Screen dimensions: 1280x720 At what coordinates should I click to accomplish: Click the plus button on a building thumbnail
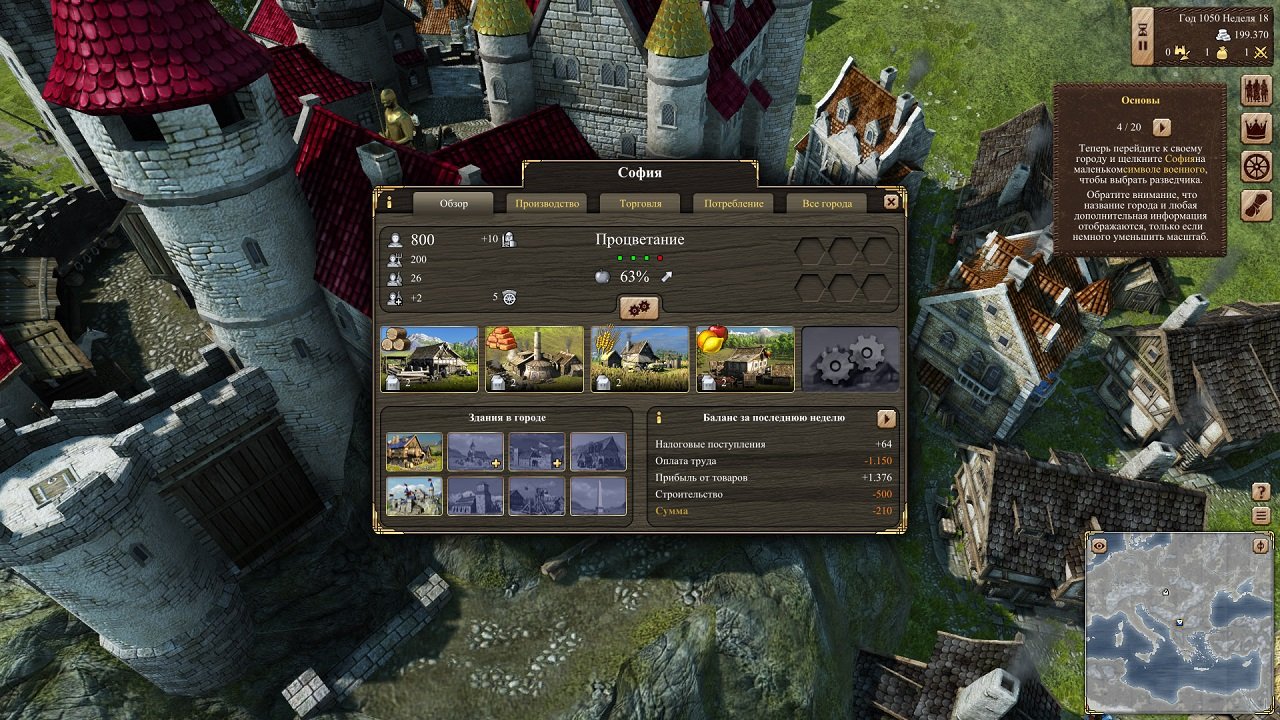(495, 463)
